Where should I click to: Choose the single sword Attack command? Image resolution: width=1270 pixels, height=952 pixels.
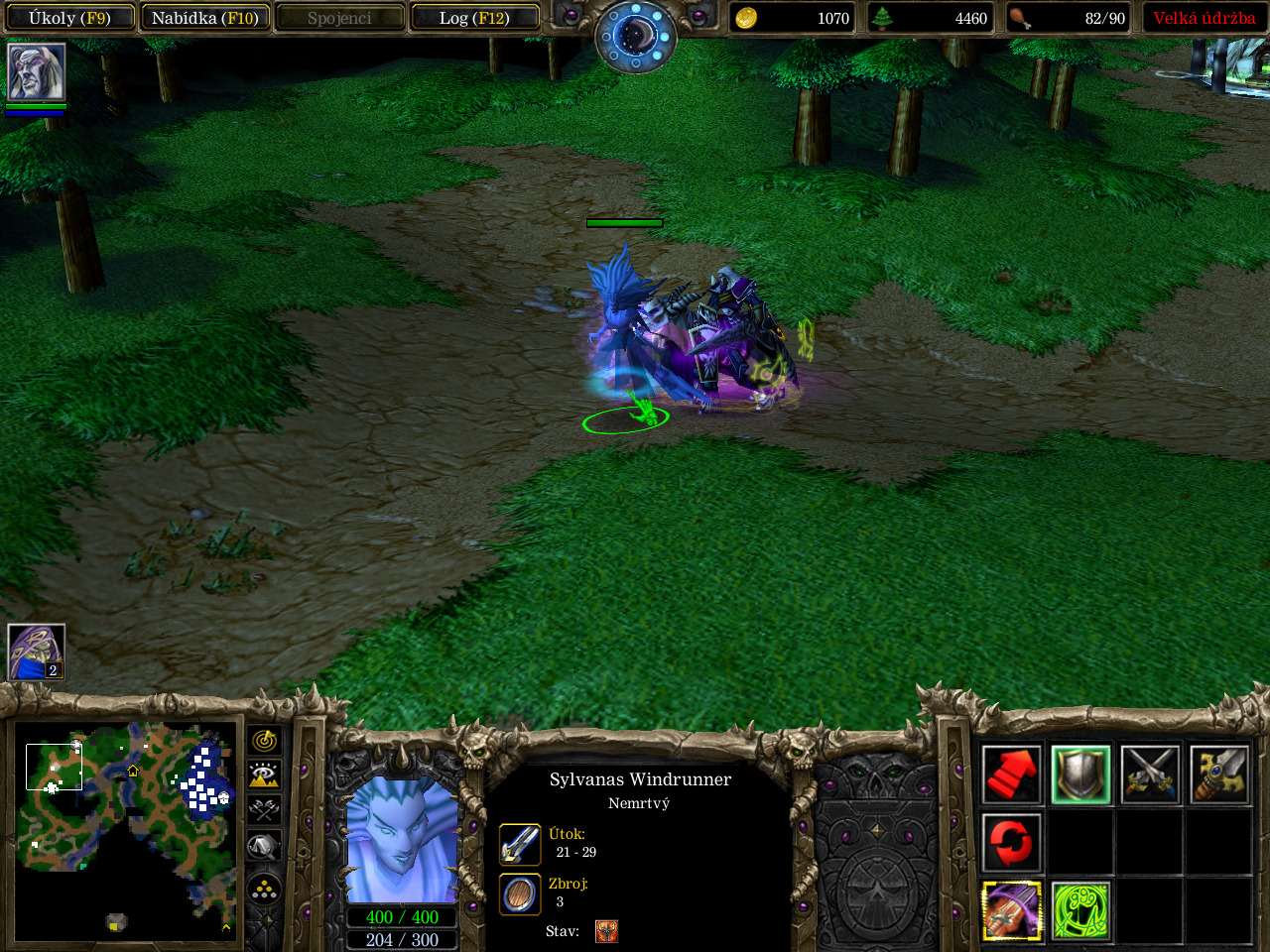click(1219, 773)
